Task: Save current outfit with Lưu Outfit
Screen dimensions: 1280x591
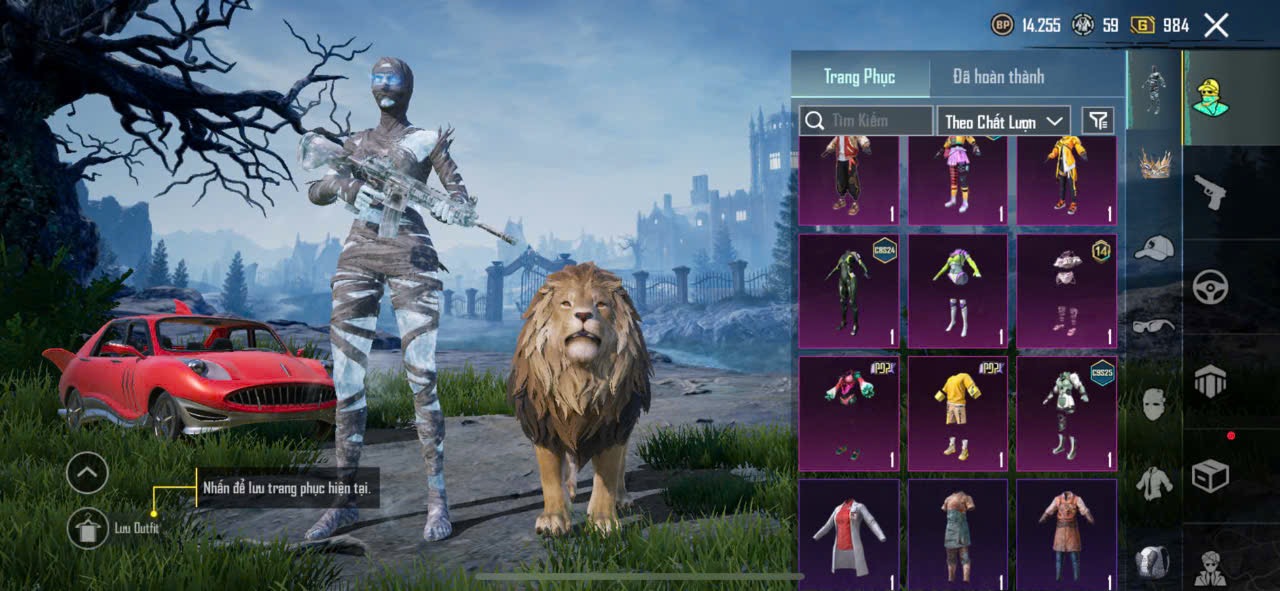Action: click(x=88, y=528)
